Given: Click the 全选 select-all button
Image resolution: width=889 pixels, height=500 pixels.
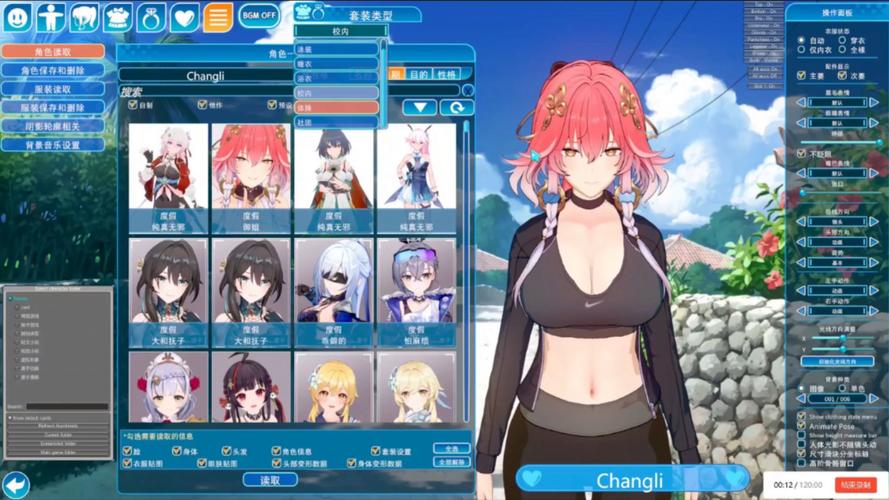Looking at the screenshot, I should (x=452, y=449).
